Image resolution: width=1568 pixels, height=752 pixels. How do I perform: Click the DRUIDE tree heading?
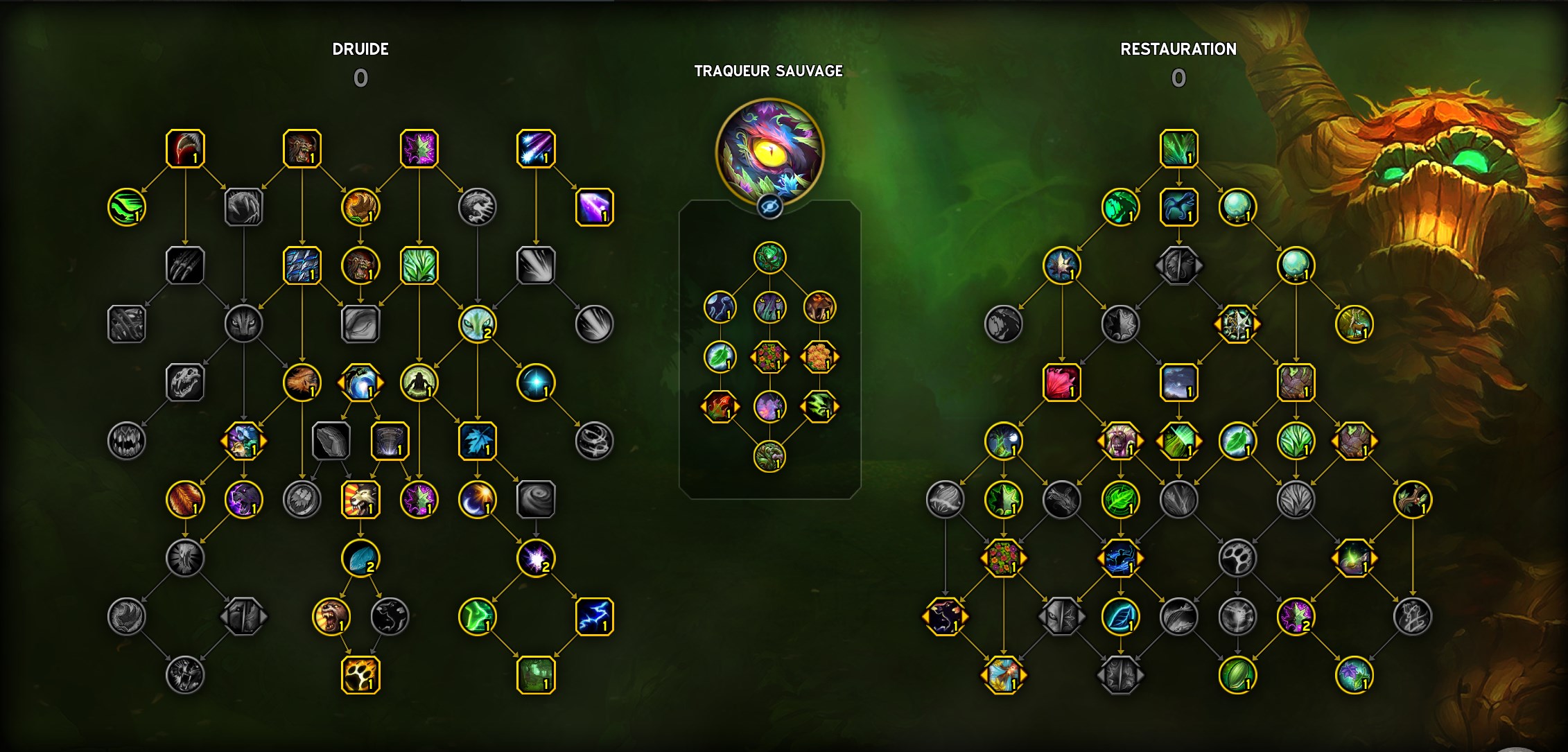coord(360,49)
